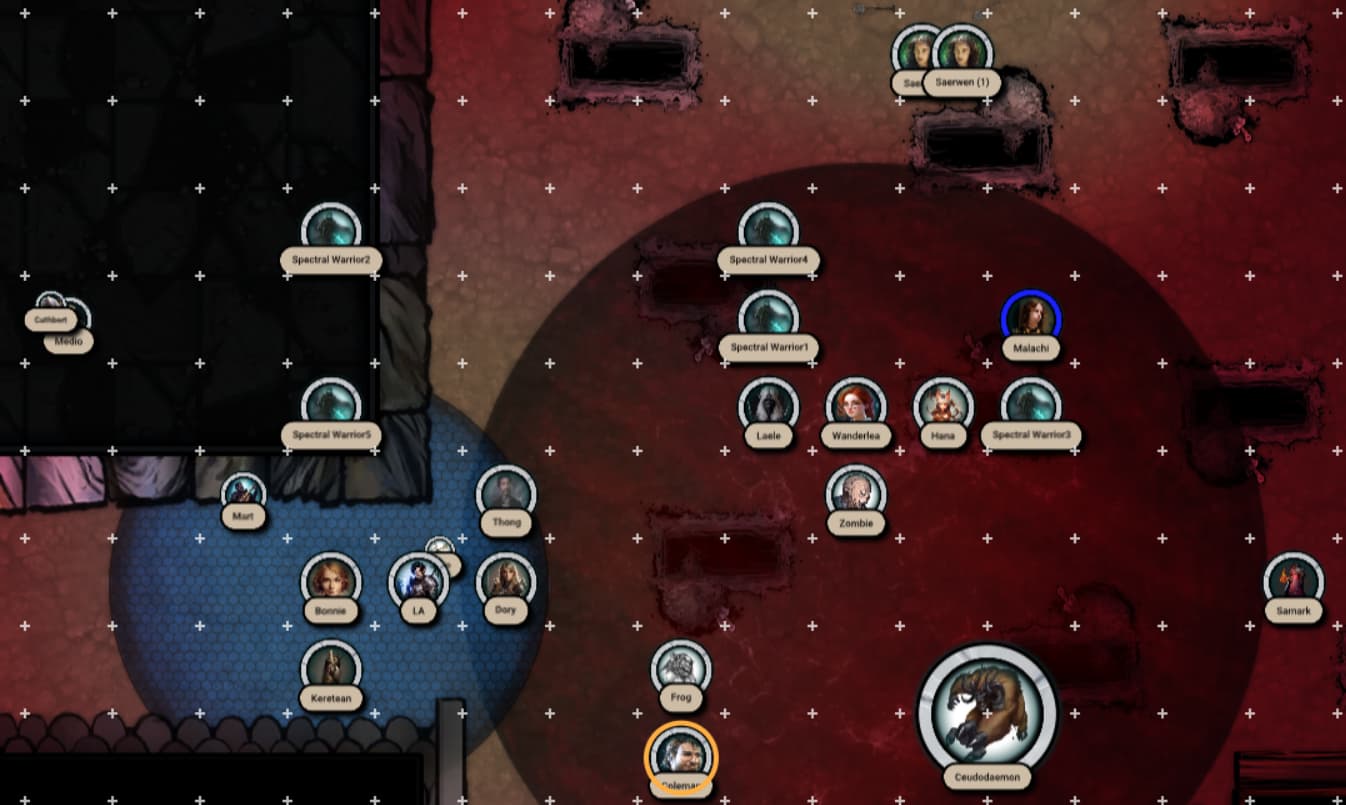Select the Spectral Warrior2 token
The height and width of the screenshot is (805, 1346).
point(330,230)
